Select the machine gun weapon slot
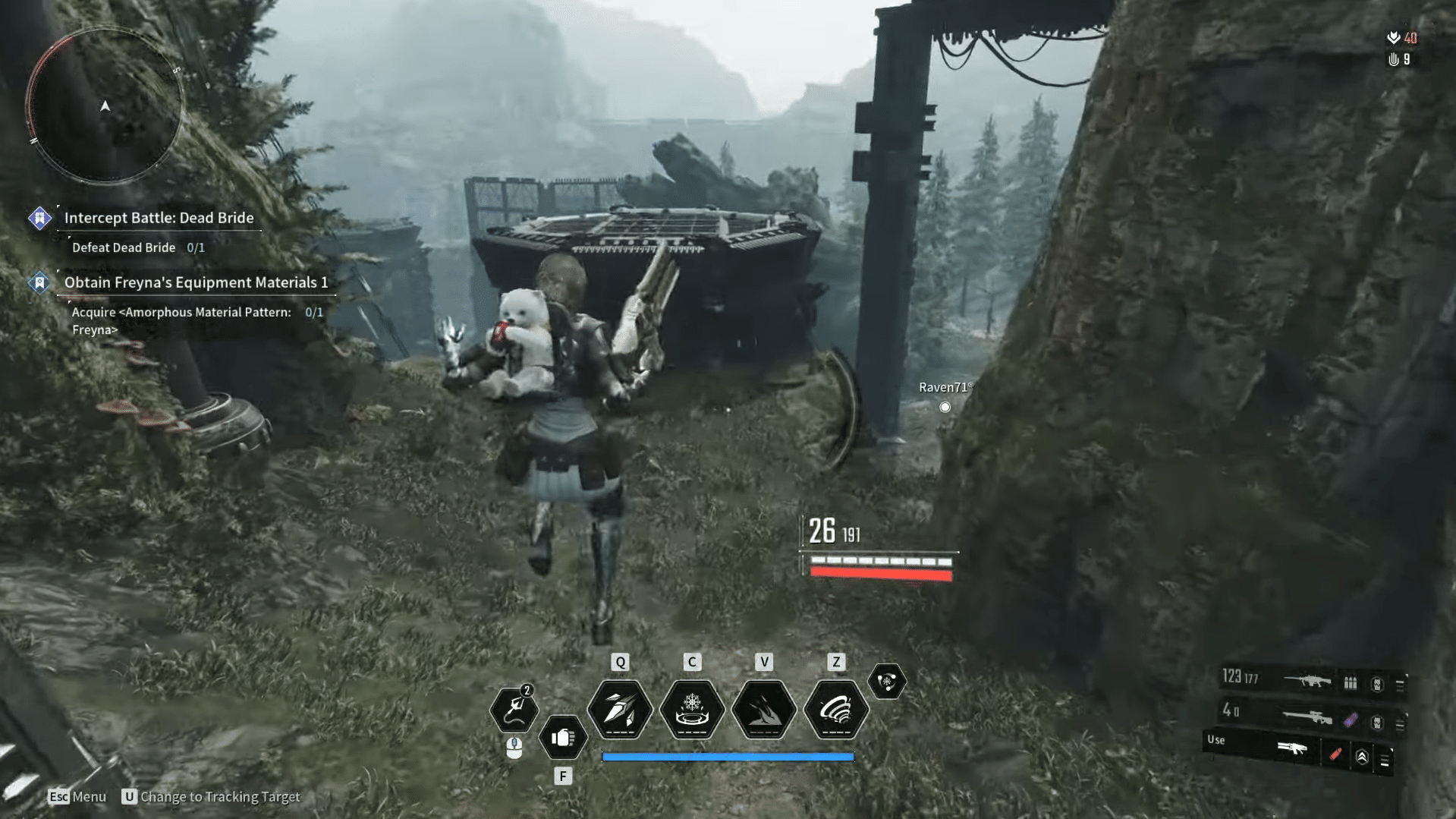 pos(1307,681)
